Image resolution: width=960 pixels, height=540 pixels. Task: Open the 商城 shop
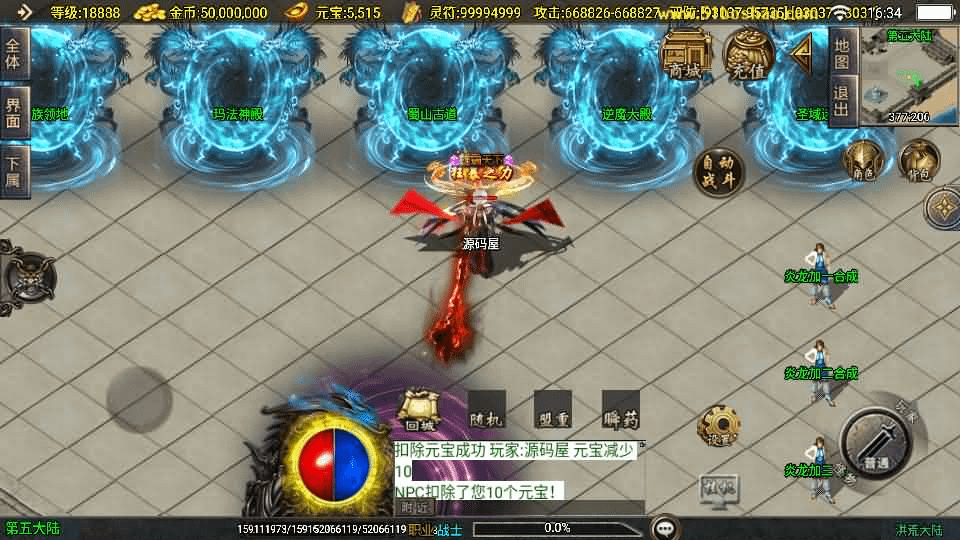[x=686, y=54]
